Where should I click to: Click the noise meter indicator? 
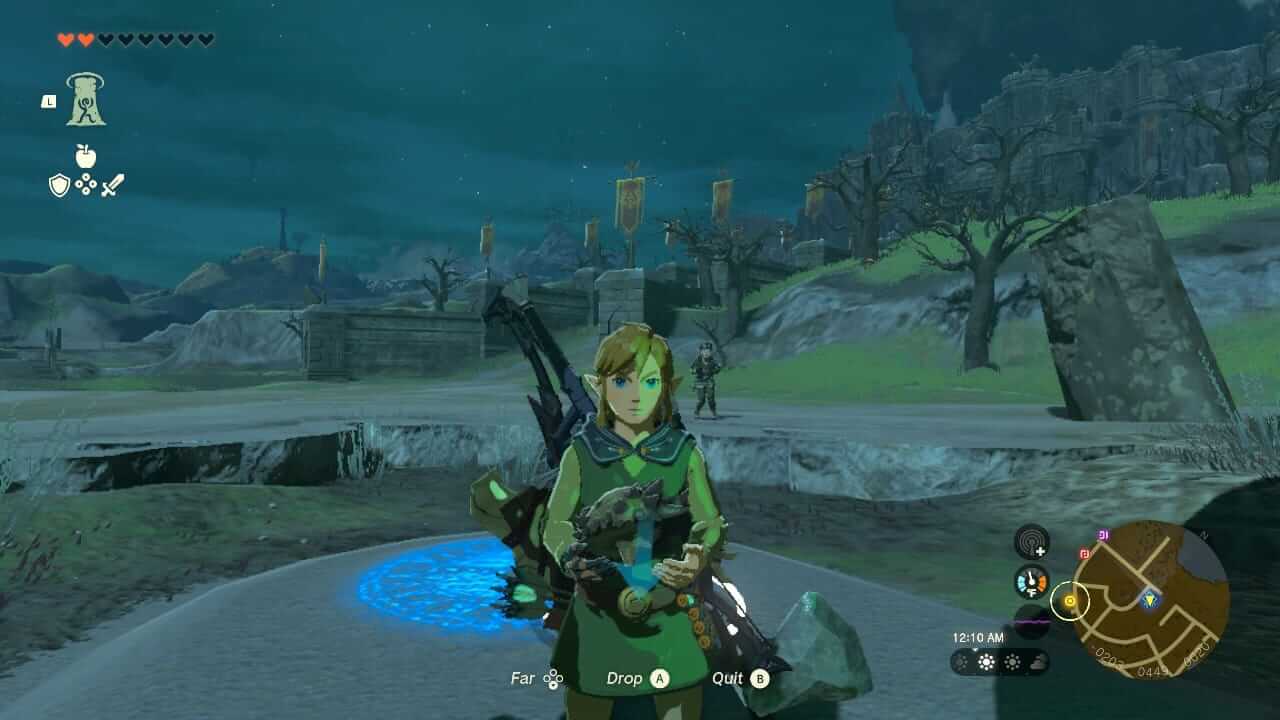[x=1032, y=622]
